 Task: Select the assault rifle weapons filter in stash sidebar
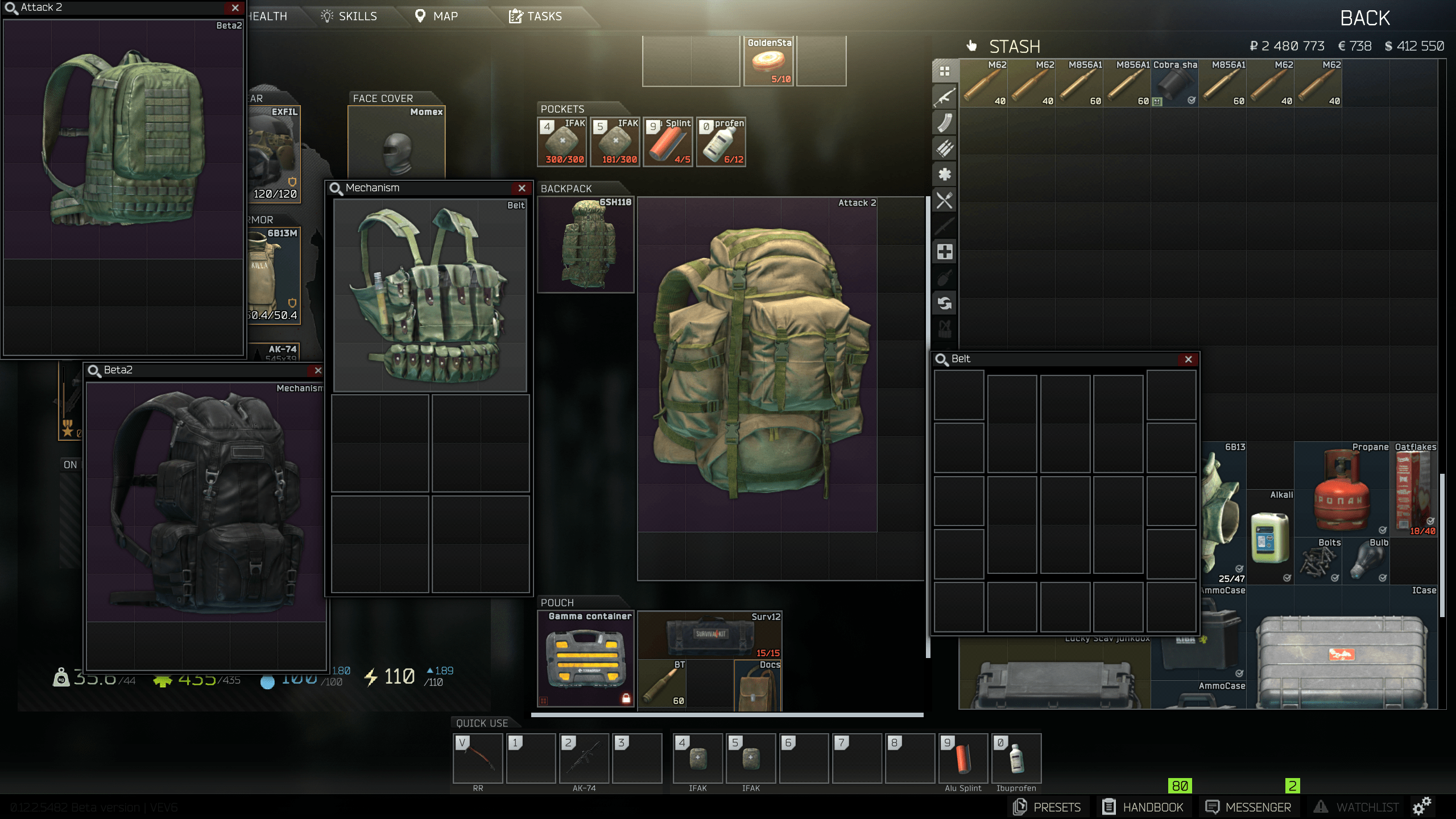click(x=944, y=97)
